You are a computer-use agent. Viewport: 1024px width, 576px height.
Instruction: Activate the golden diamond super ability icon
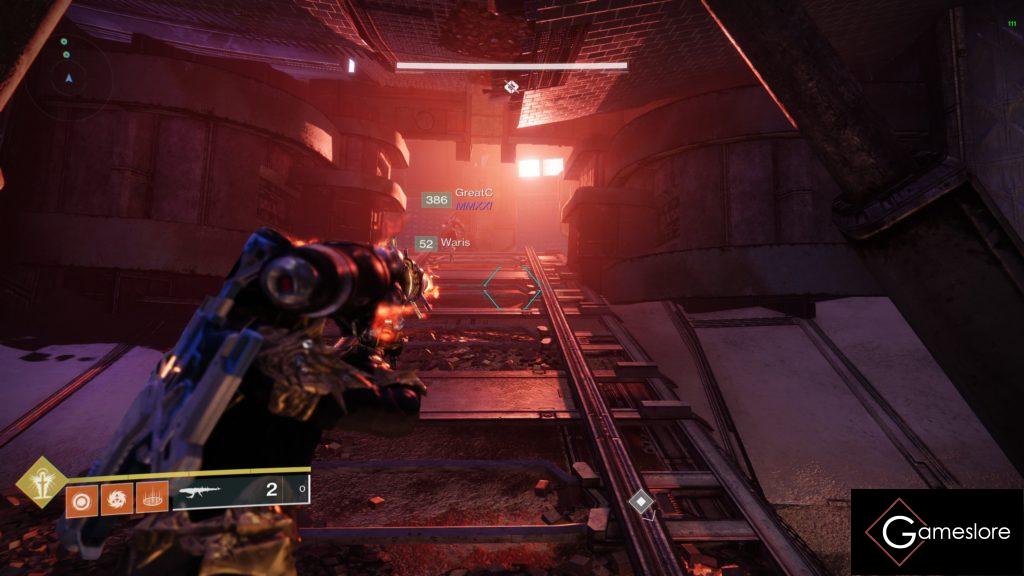point(41,483)
